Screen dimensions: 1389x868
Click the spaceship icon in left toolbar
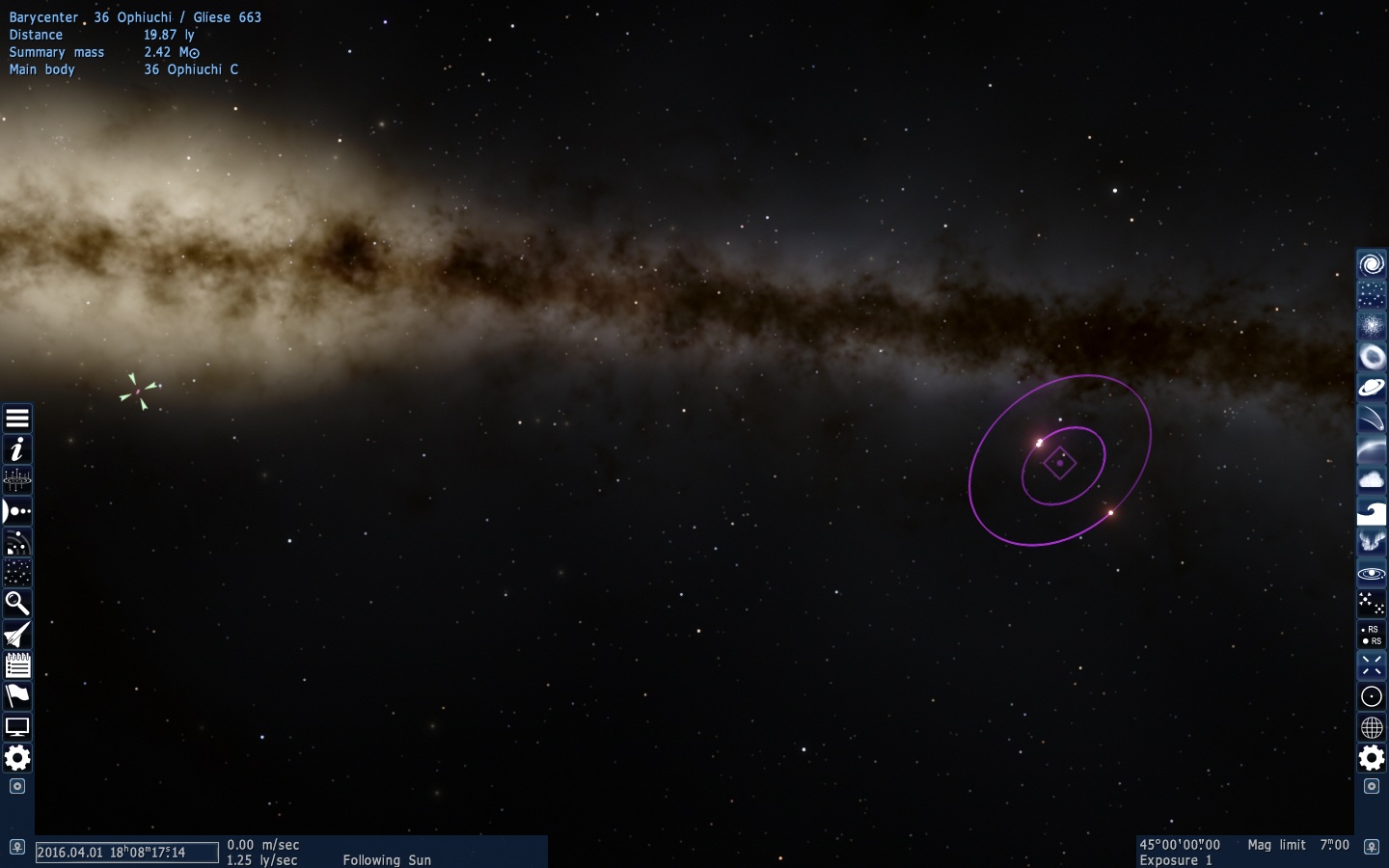point(17,635)
